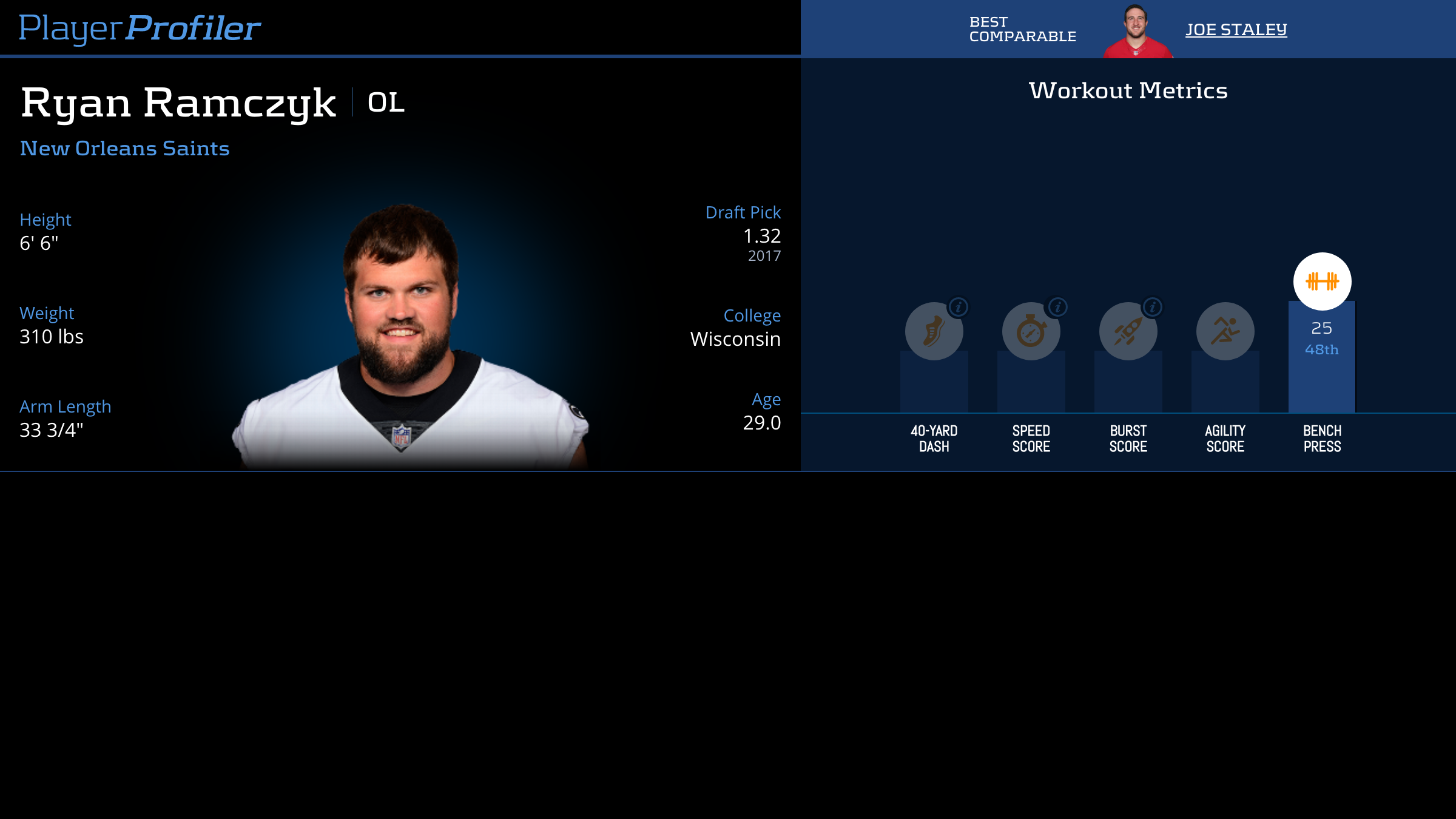Show info for the Burst Score metric

pos(1153,308)
